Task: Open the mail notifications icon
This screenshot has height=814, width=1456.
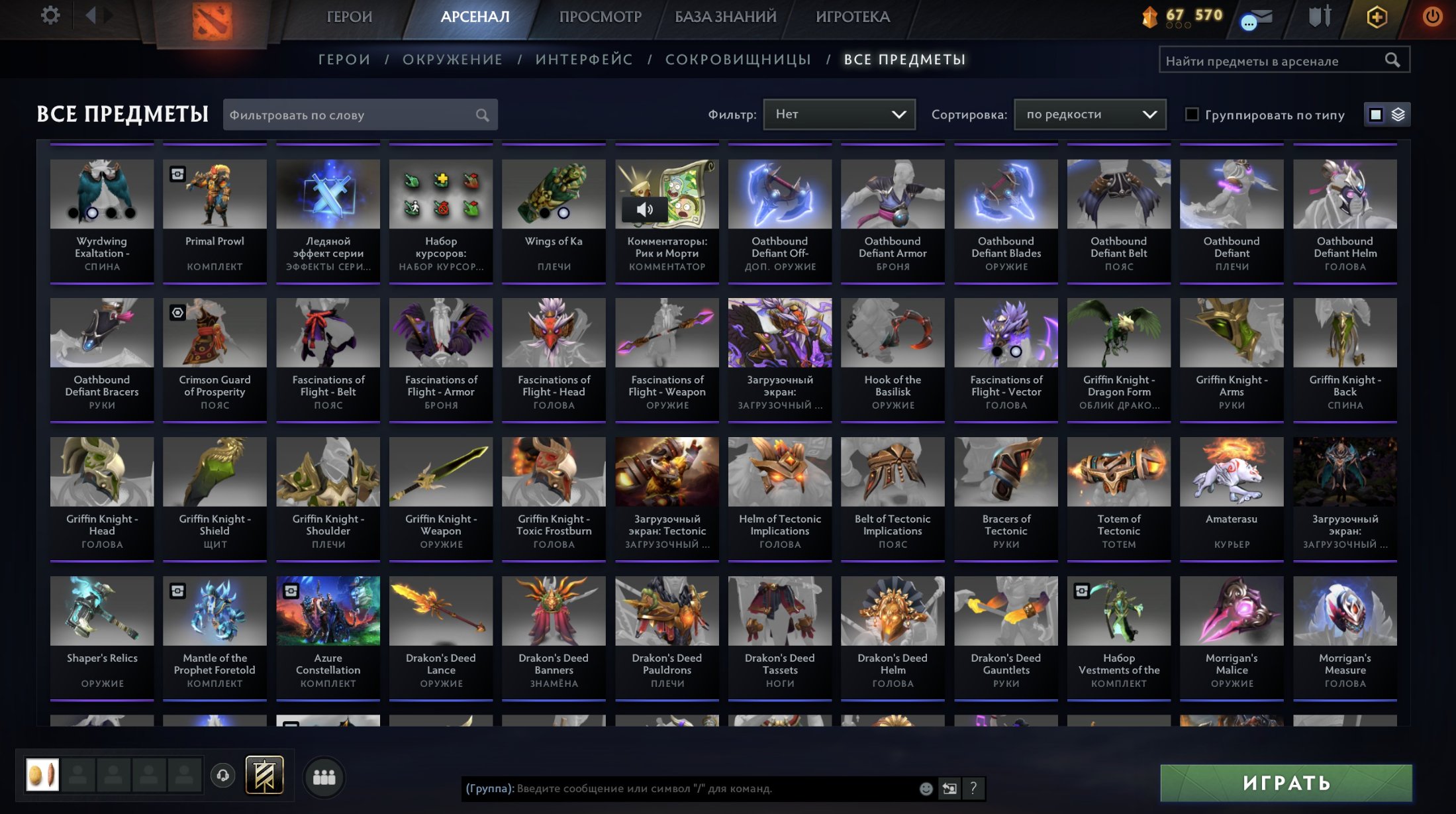Action: 1257,17
